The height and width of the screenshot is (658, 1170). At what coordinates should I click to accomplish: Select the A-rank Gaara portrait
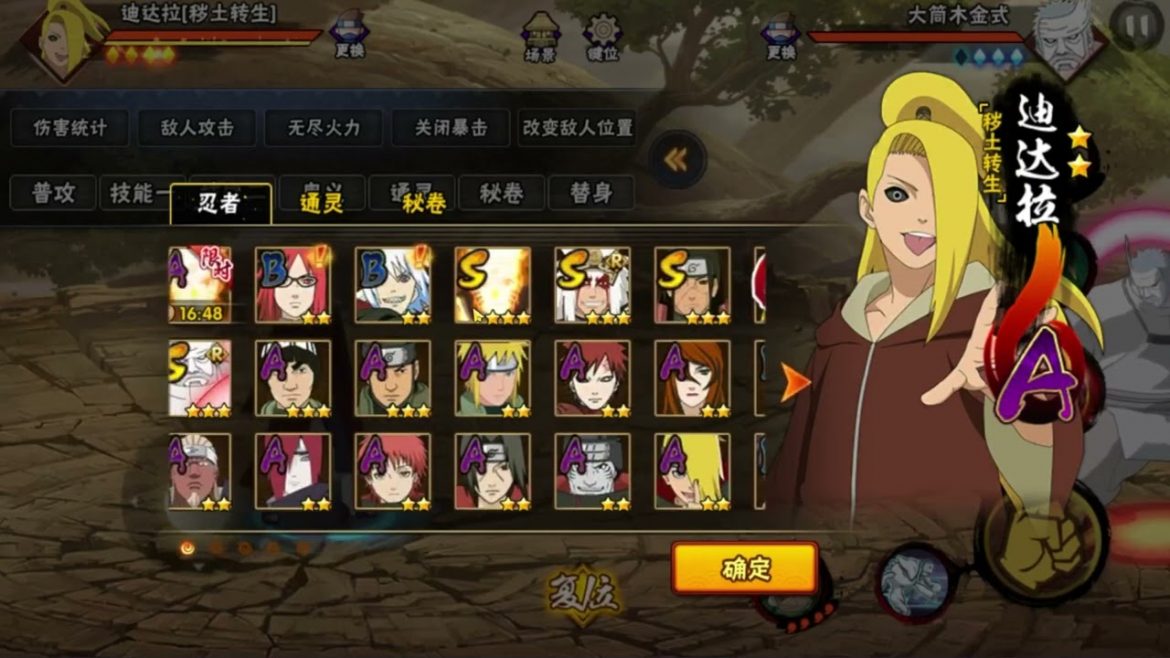(x=592, y=378)
